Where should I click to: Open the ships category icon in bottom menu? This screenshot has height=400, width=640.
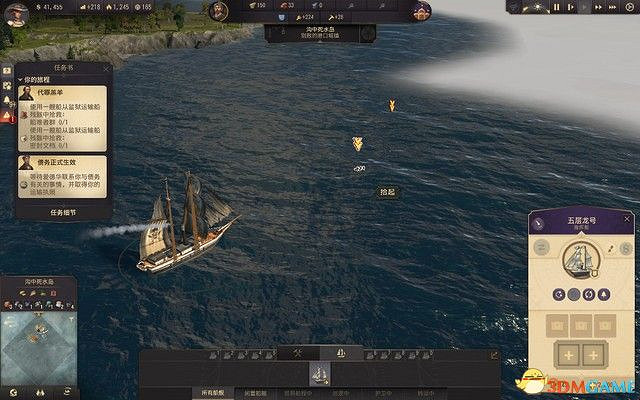[x=340, y=354]
